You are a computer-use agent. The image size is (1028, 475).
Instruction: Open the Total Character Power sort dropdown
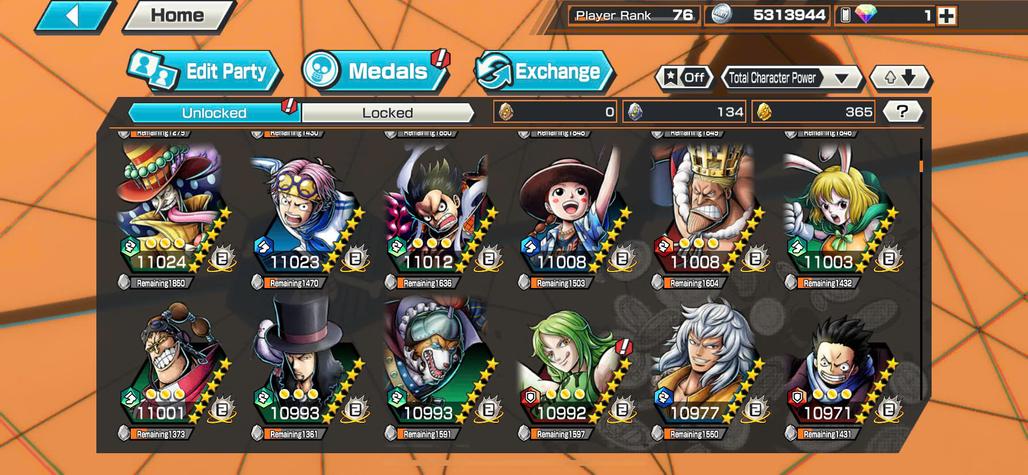point(790,78)
